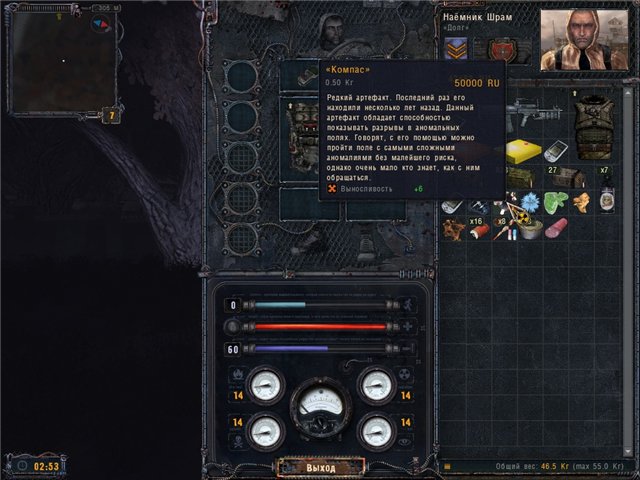
Task: Select the white PDA device item
Action: [x=555, y=150]
